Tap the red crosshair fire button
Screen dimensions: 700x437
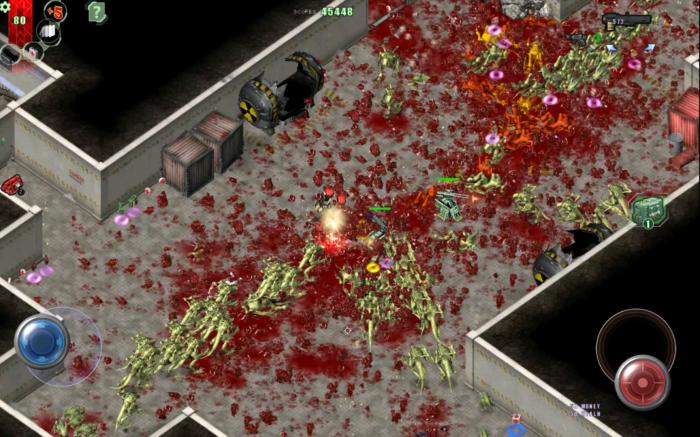(x=641, y=381)
